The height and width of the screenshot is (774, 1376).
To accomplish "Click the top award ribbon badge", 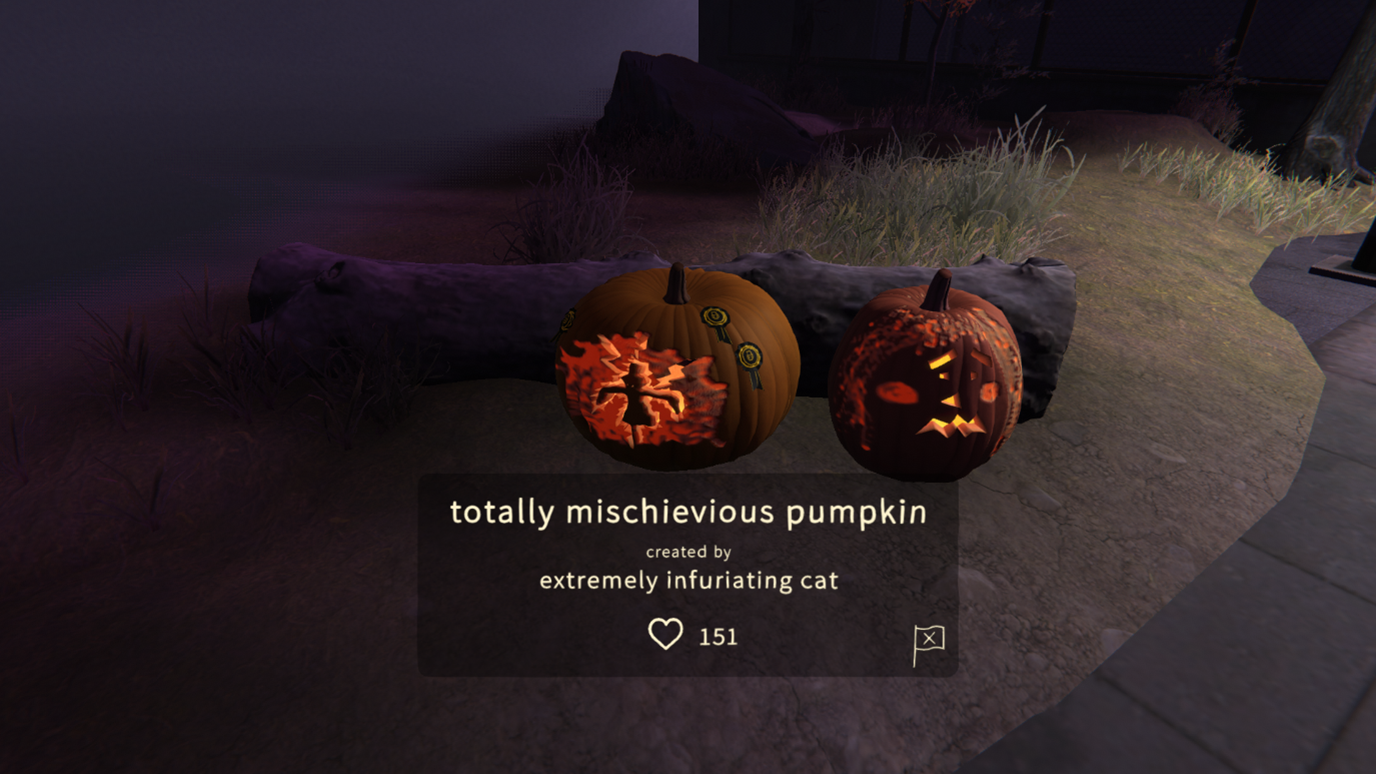I will pyautogui.click(x=715, y=317).
